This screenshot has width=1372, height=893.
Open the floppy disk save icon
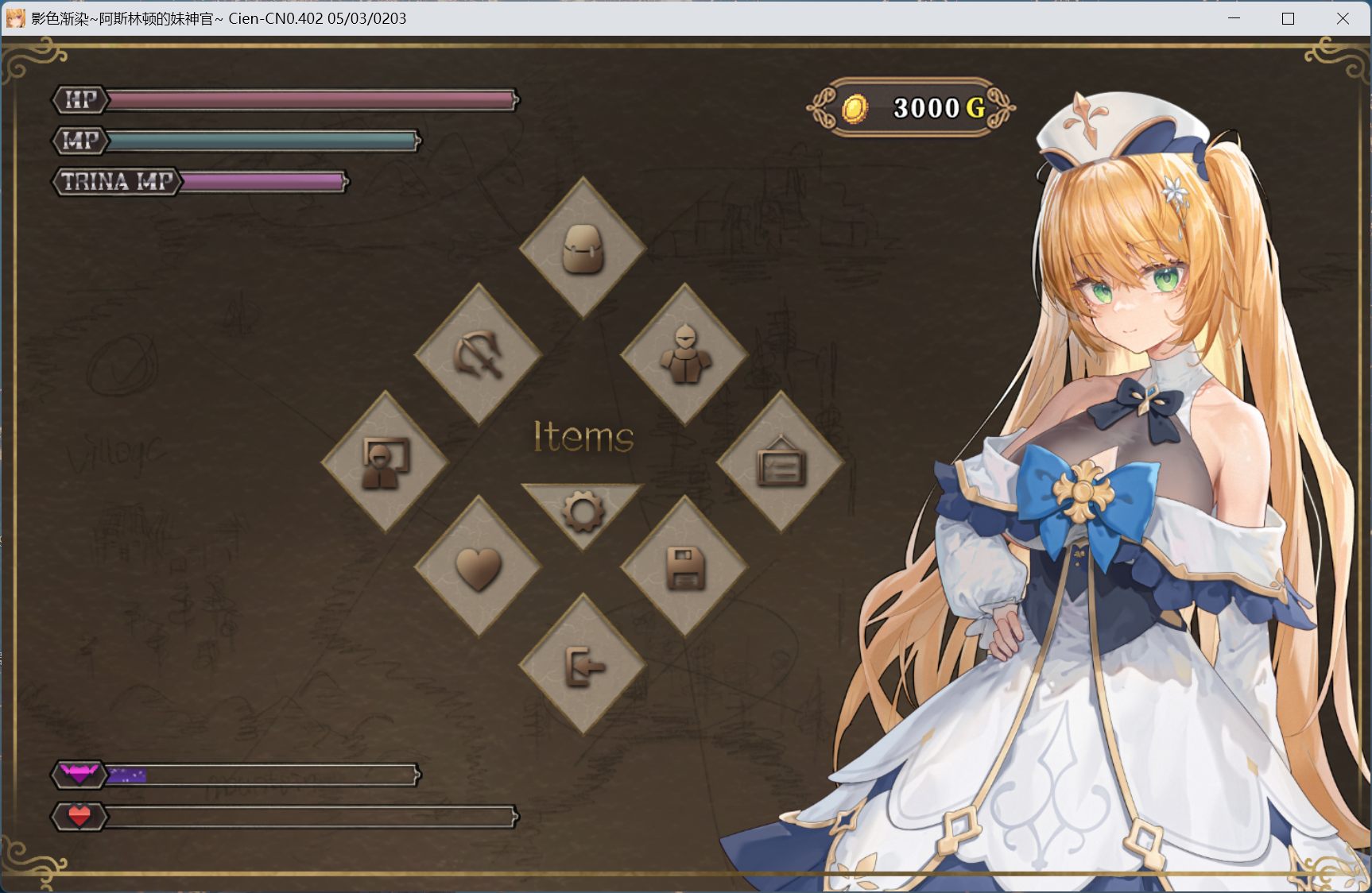pos(685,569)
